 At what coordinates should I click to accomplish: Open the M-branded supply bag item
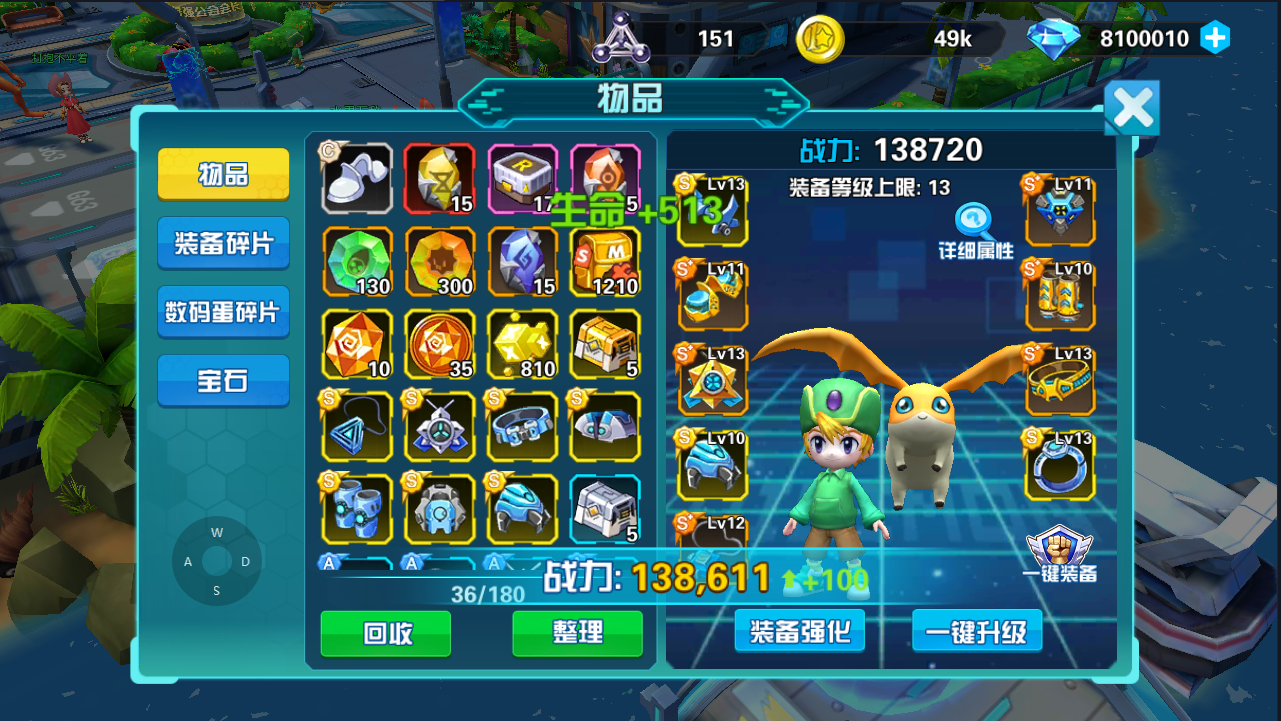pos(604,263)
